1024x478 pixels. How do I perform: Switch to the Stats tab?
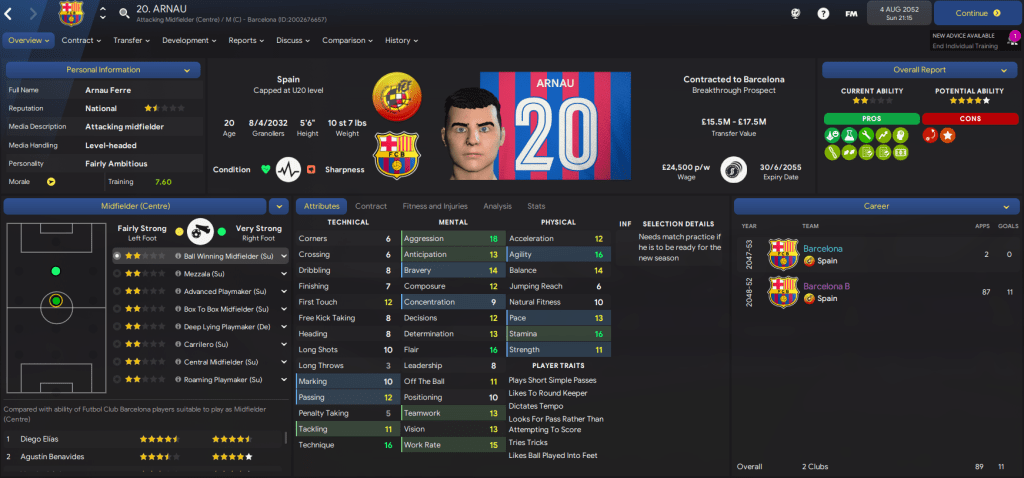click(536, 206)
